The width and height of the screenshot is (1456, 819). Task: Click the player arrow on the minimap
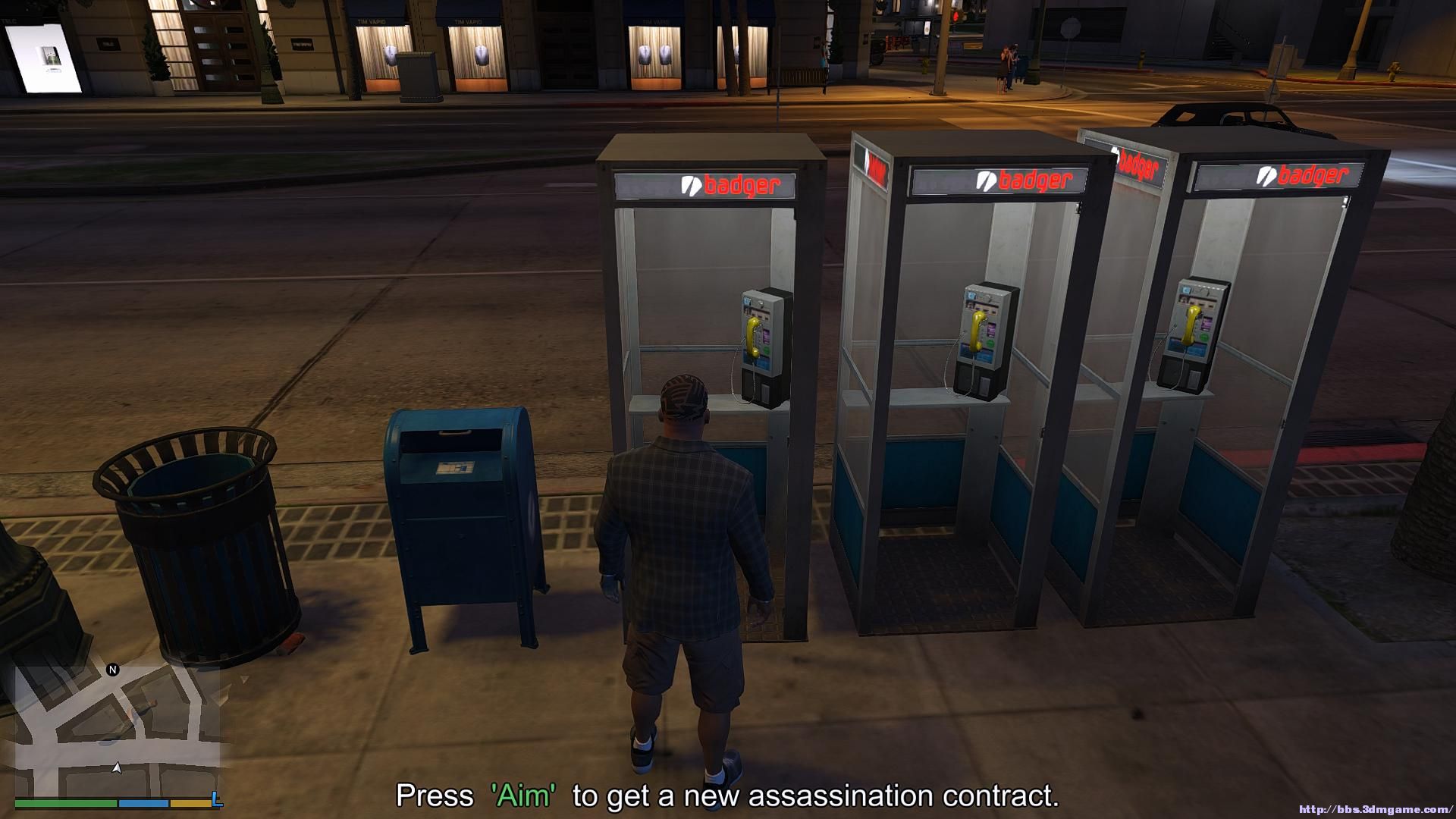pyautogui.click(x=117, y=768)
